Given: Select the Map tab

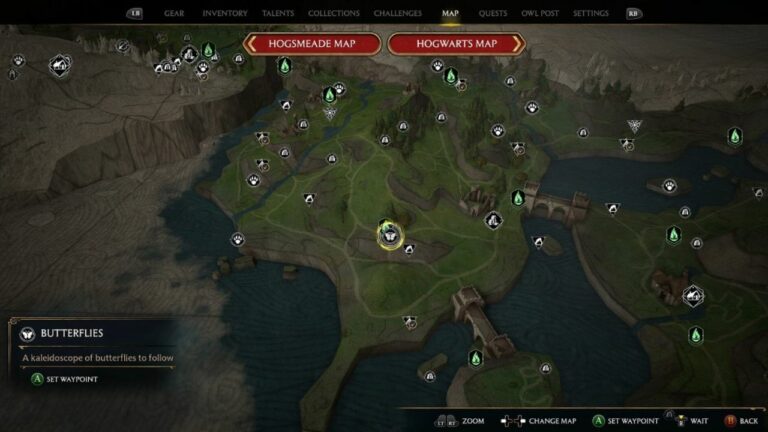Looking at the screenshot, I should pos(451,13).
